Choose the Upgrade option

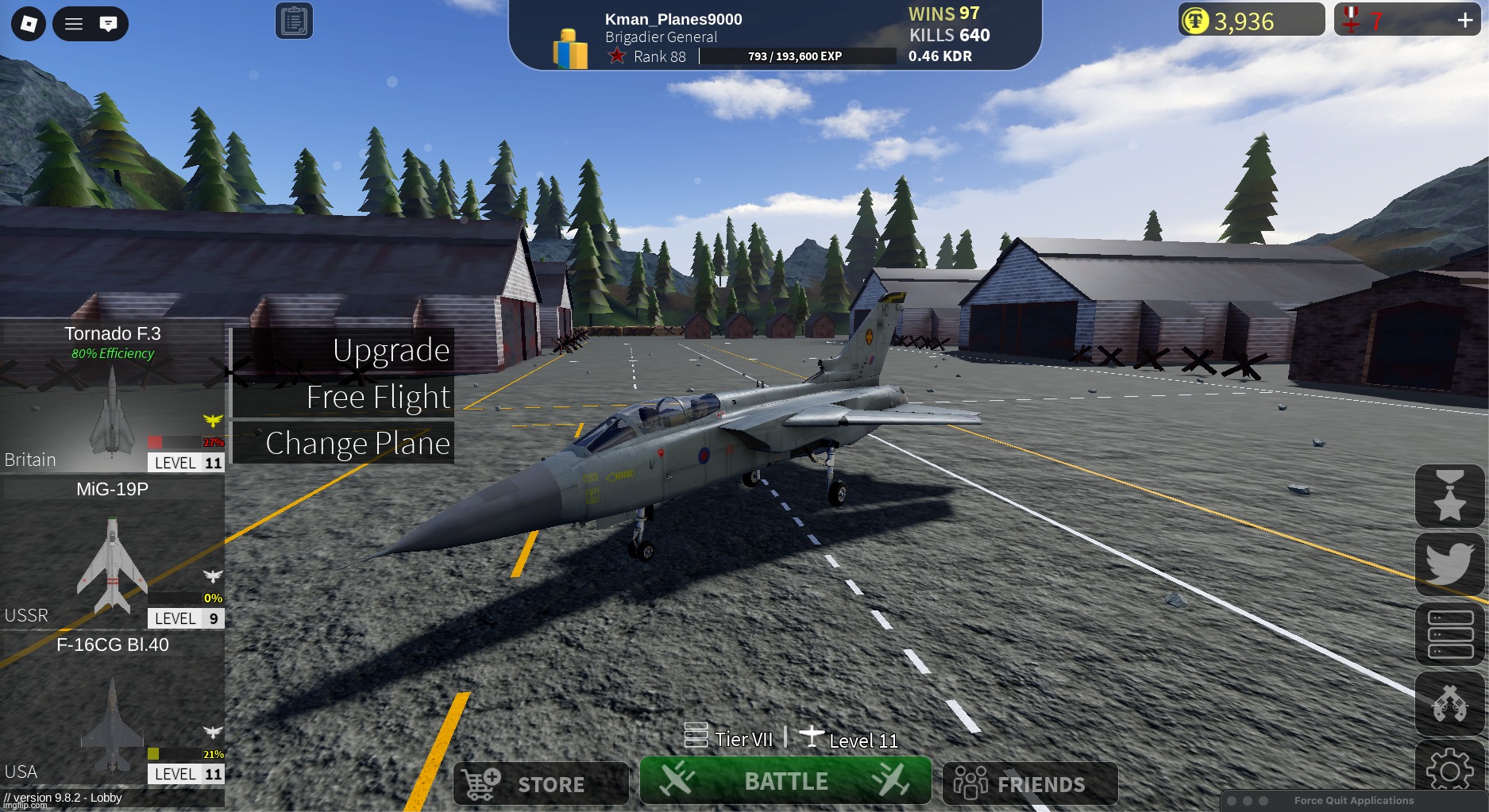pos(343,350)
